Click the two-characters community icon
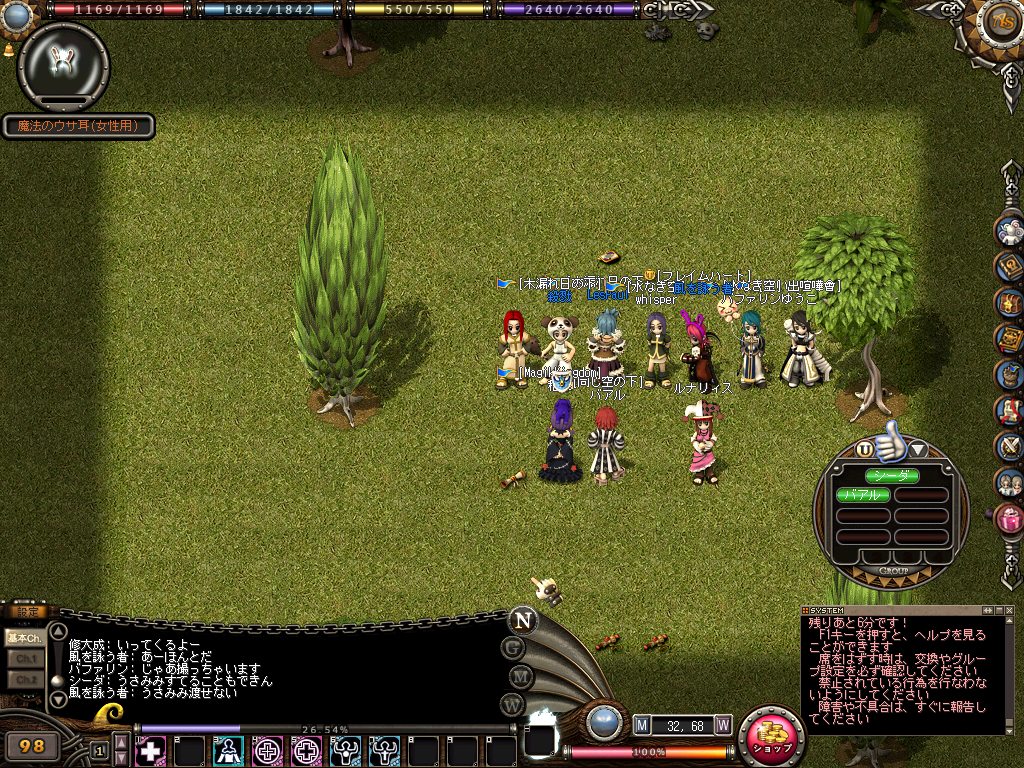This screenshot has height=768, width=1024. pos(1009,482)
